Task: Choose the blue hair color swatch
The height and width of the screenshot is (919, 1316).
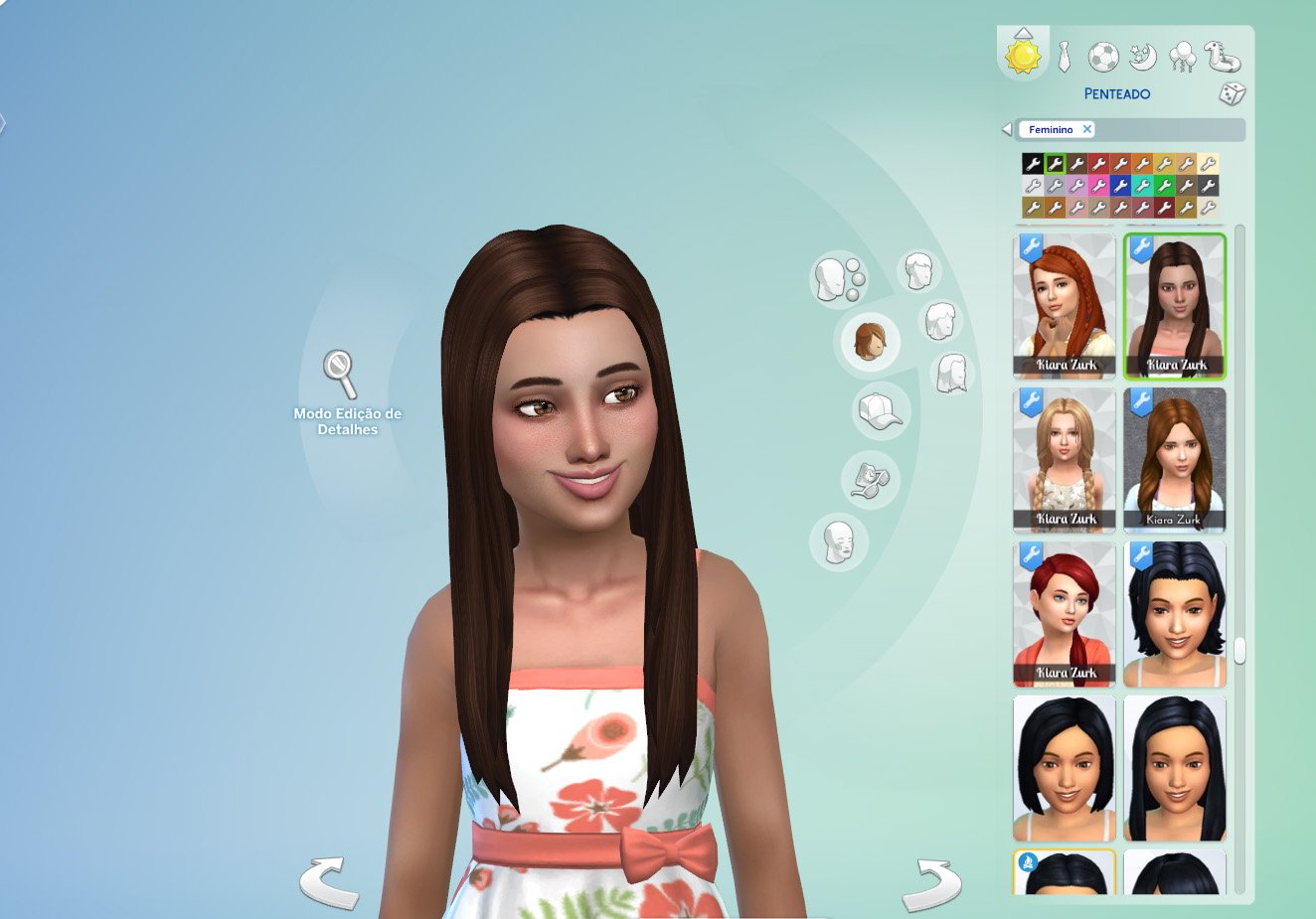Action: 1120,186
